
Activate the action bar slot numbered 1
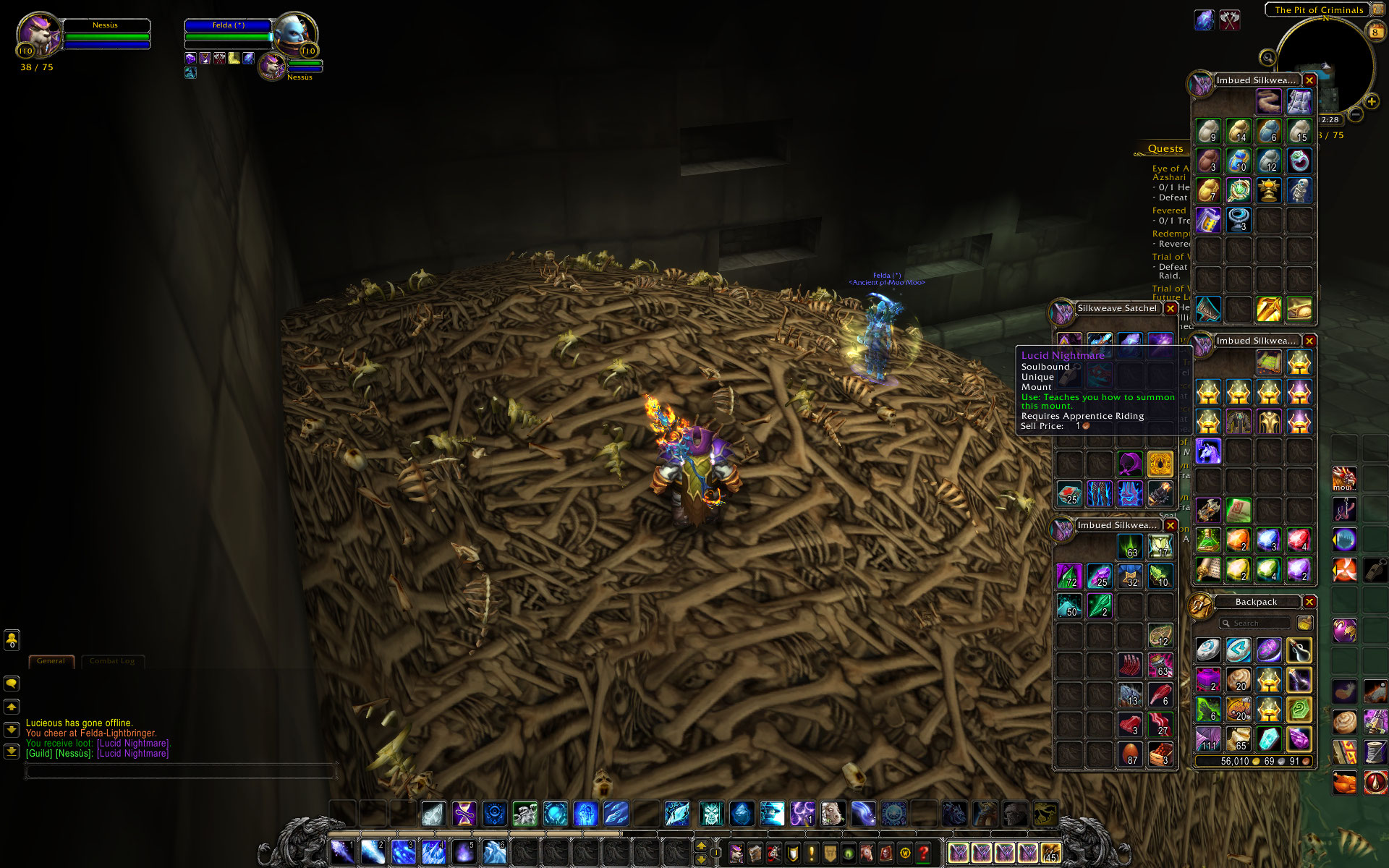[x=342, y=853]
